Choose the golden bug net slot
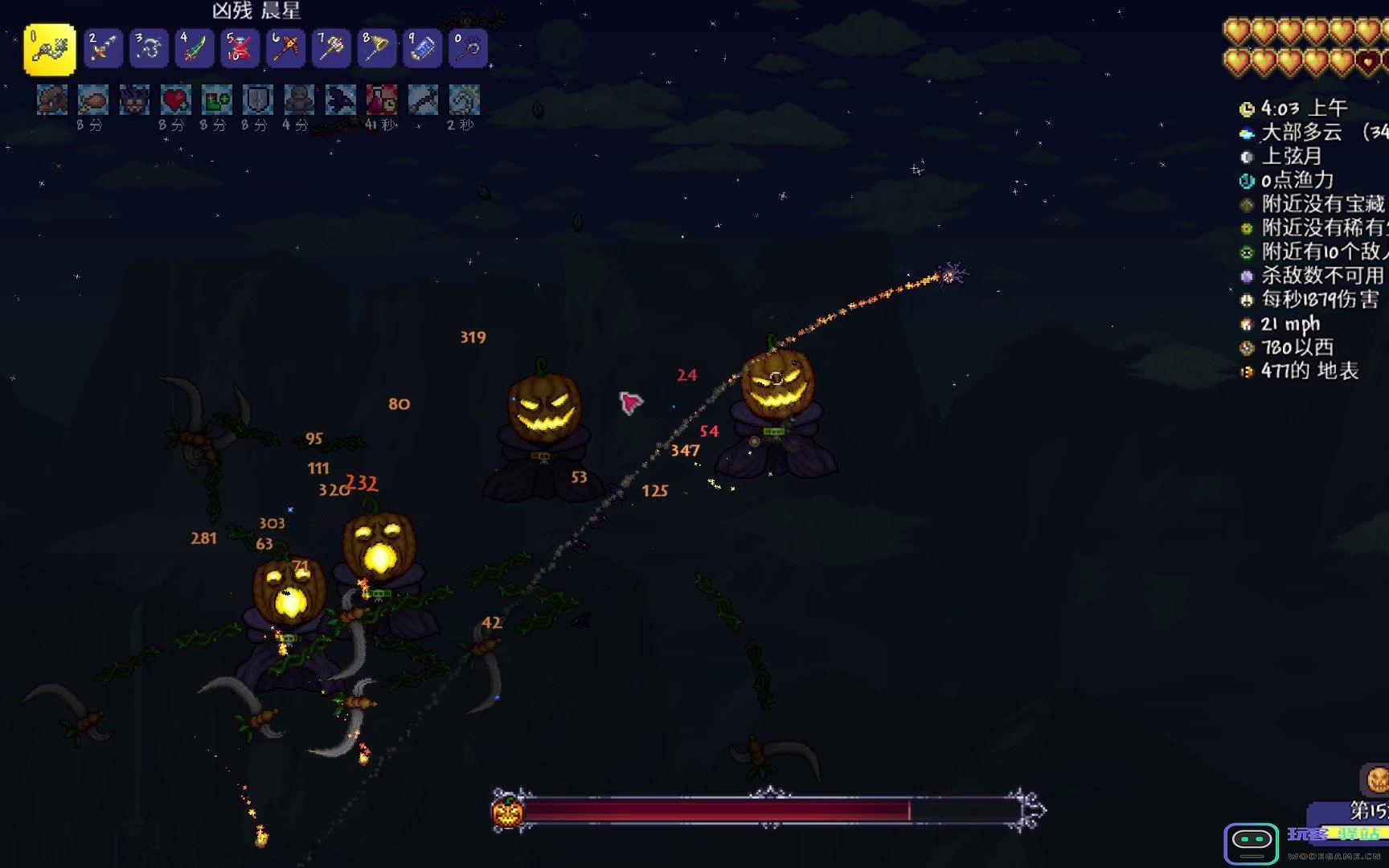The image size is (1389, 868). pos(376,49)
